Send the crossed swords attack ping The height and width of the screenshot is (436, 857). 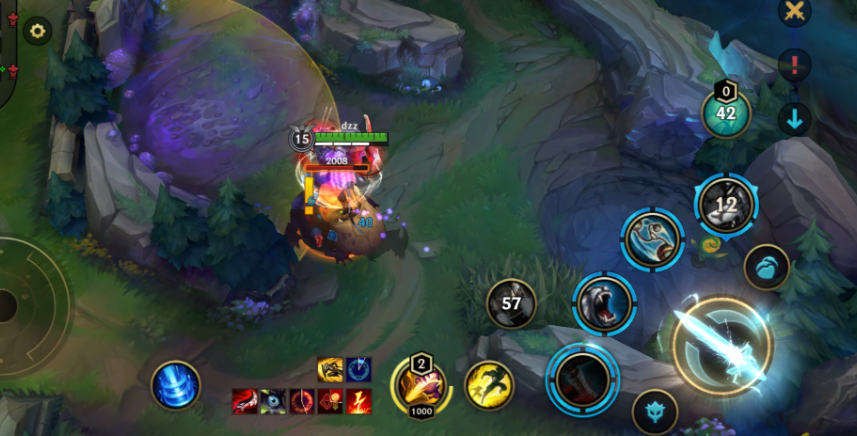tap(794, 12)
